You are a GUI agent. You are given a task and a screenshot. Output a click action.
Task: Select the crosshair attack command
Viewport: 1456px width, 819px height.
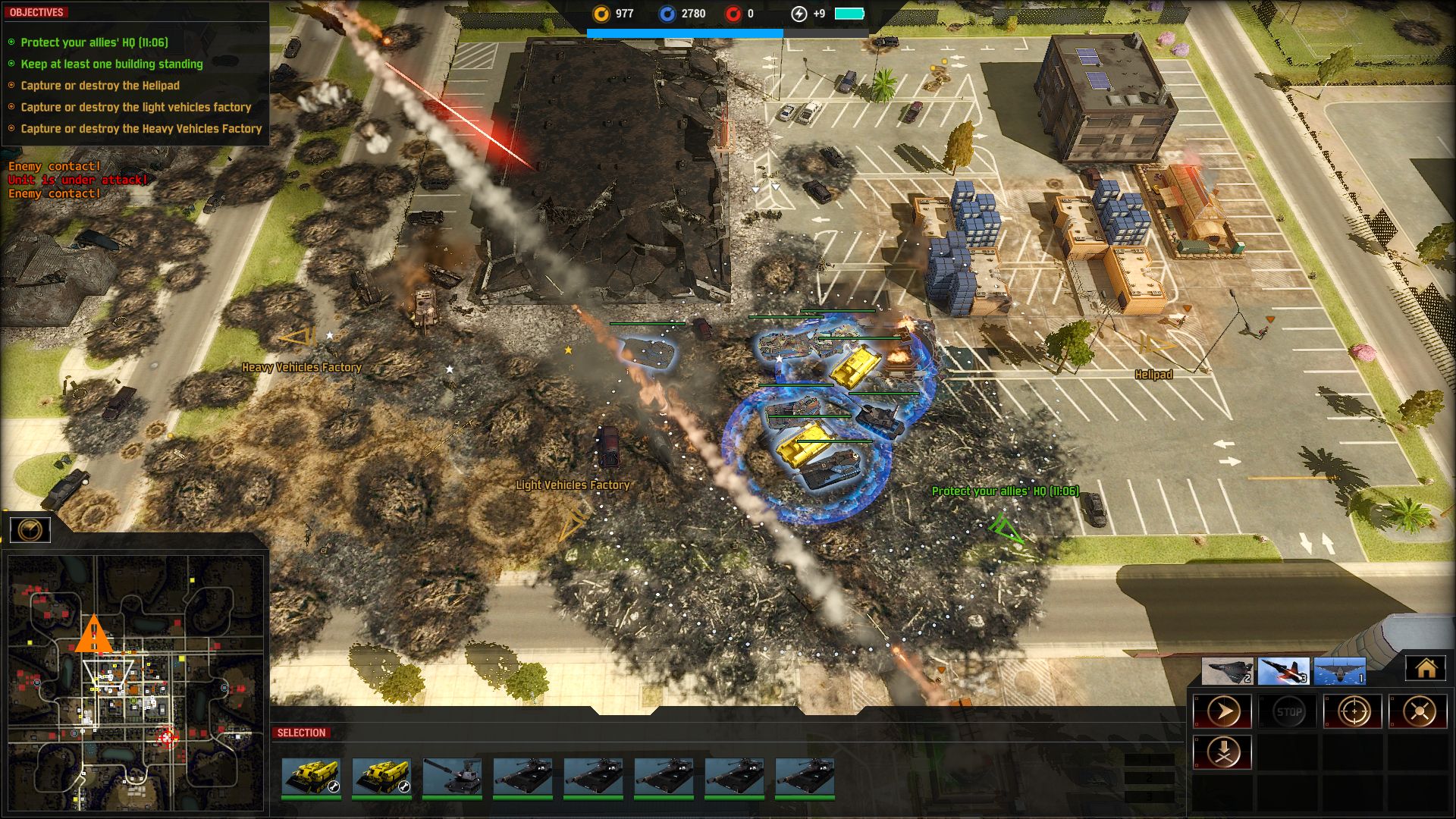pos(1354,712)
